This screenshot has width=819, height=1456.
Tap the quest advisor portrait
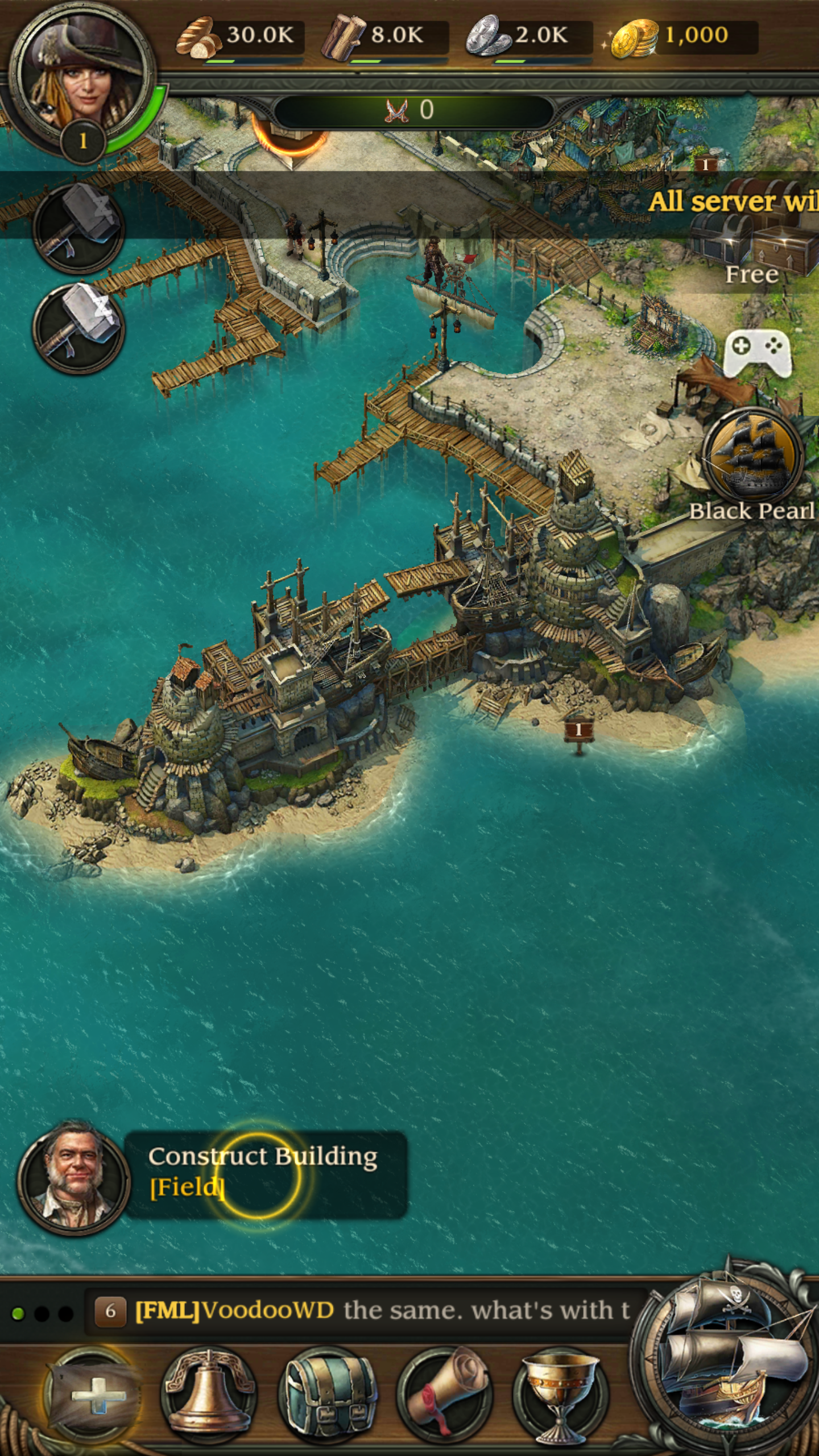point(74,1177)
